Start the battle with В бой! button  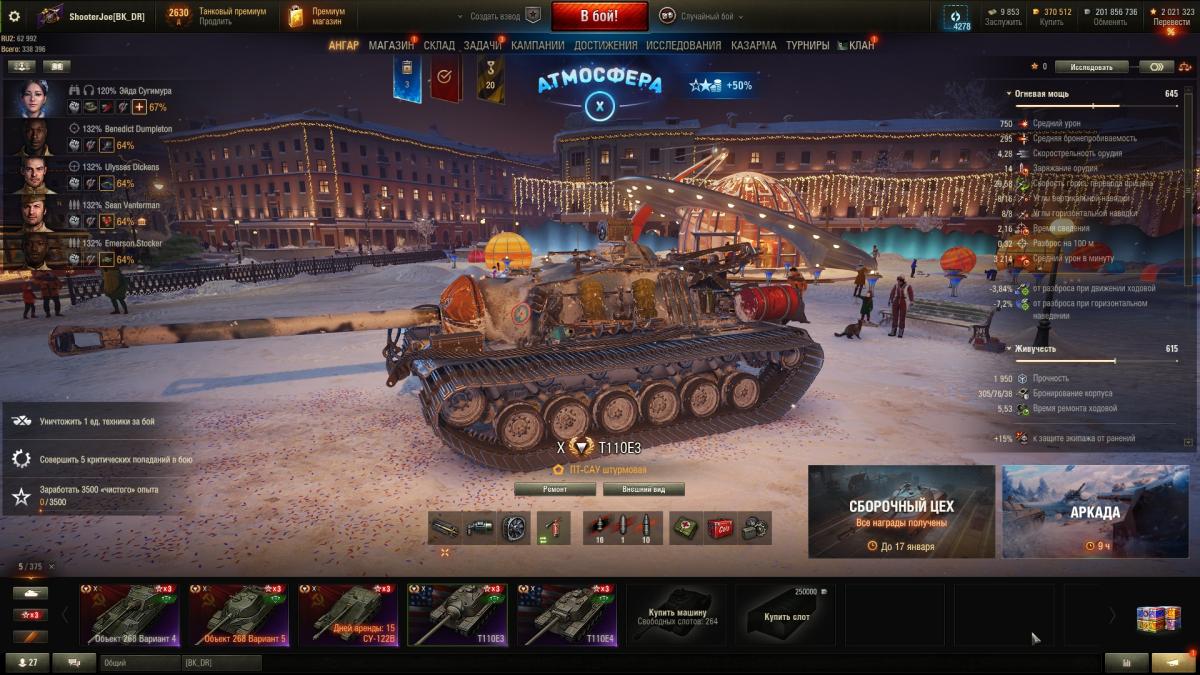click(x=599, y=16)
